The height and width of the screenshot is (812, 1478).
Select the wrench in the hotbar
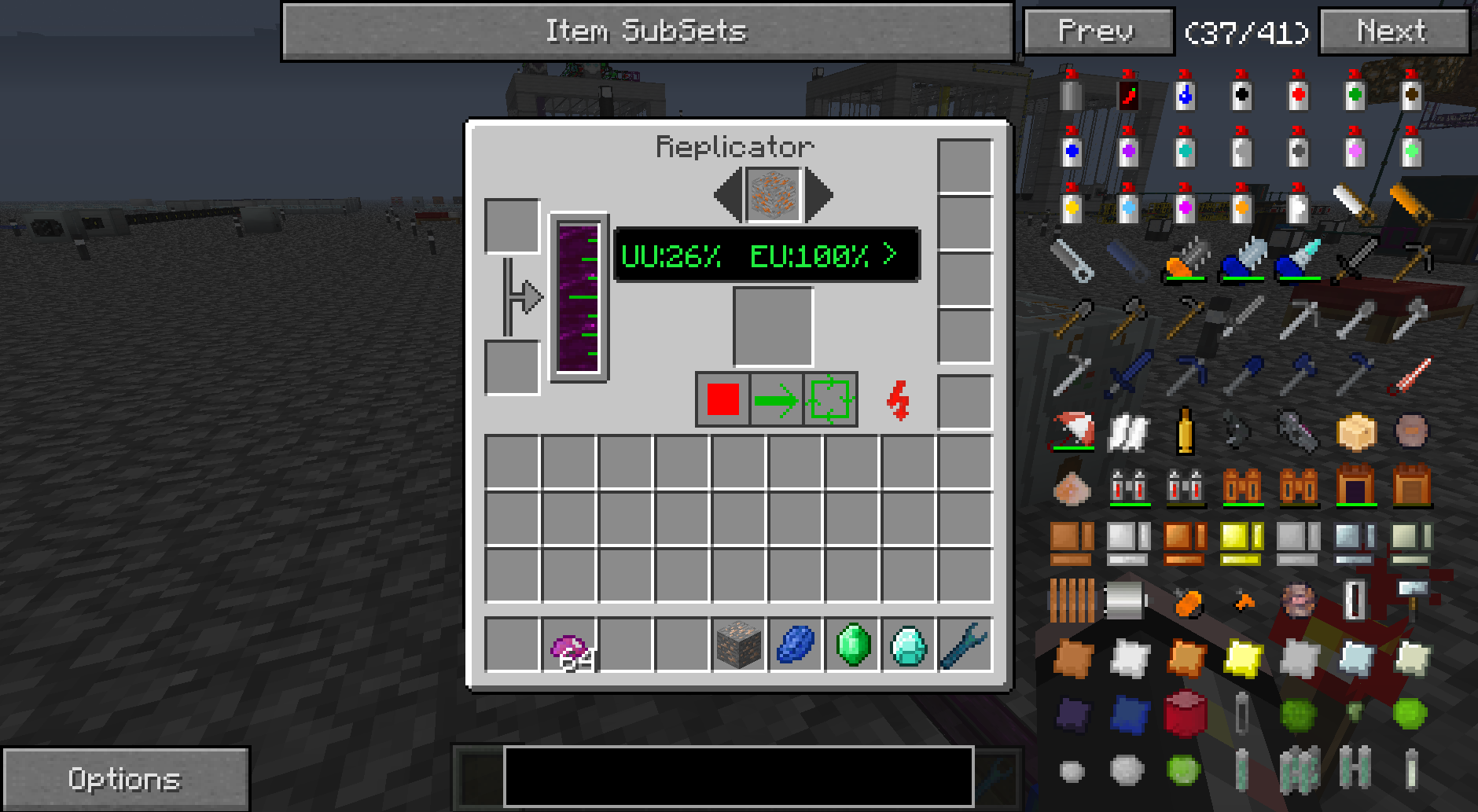coord(965,645)
